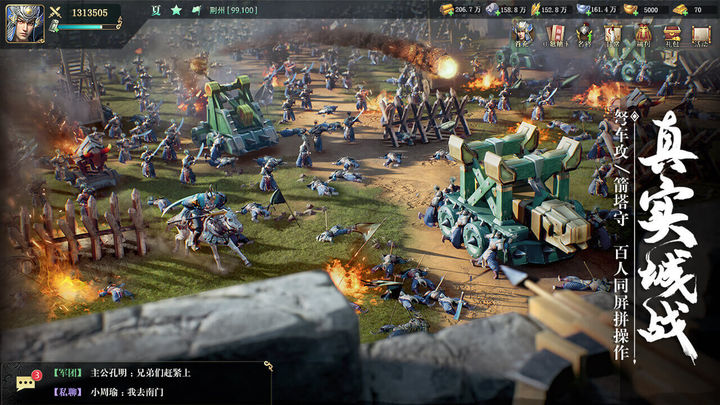Open the 名将 famous generals menu
720x405 pixels.
point(584,35)
